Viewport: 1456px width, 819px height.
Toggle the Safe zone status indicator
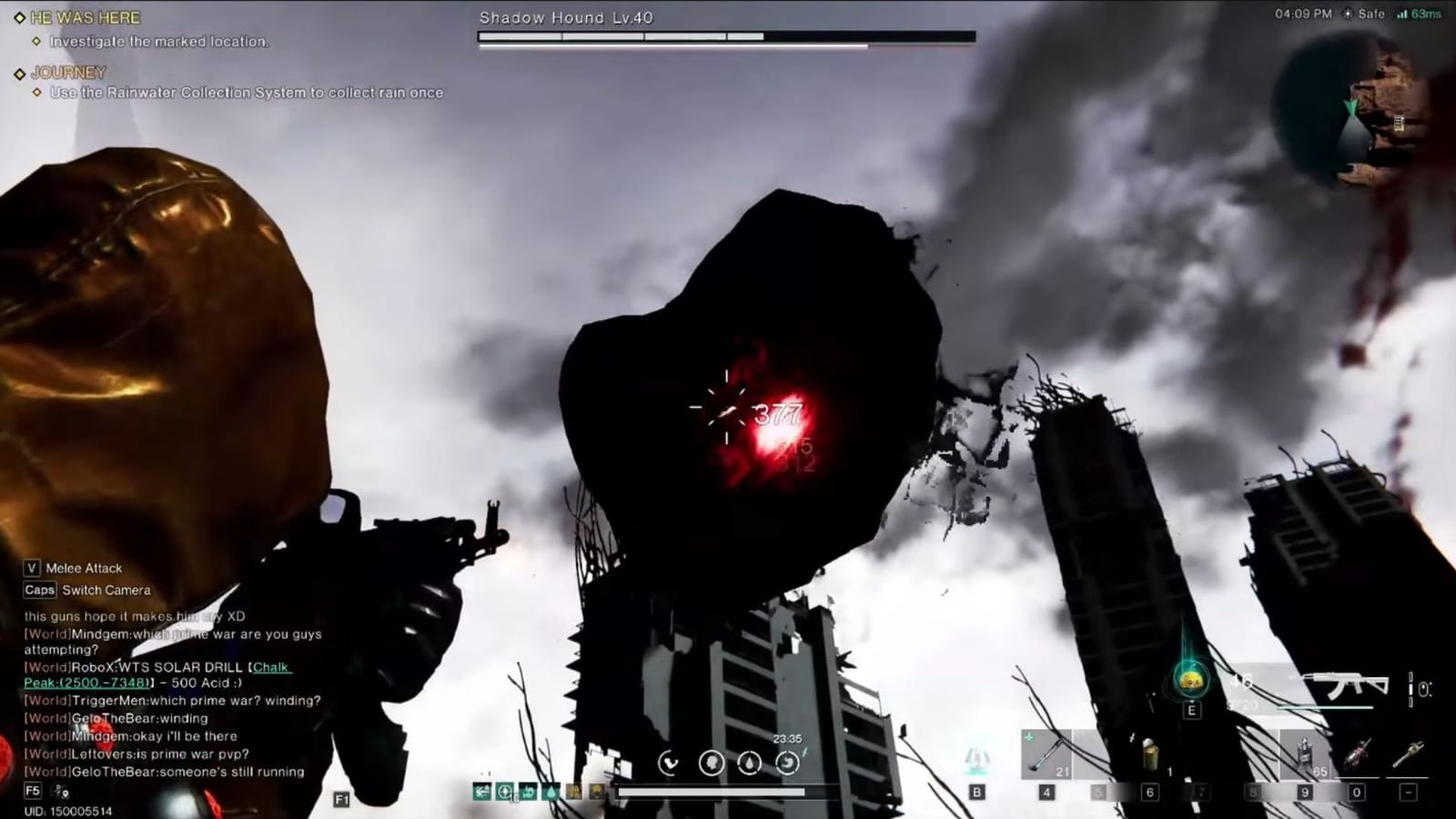(x=1361, y=14)
